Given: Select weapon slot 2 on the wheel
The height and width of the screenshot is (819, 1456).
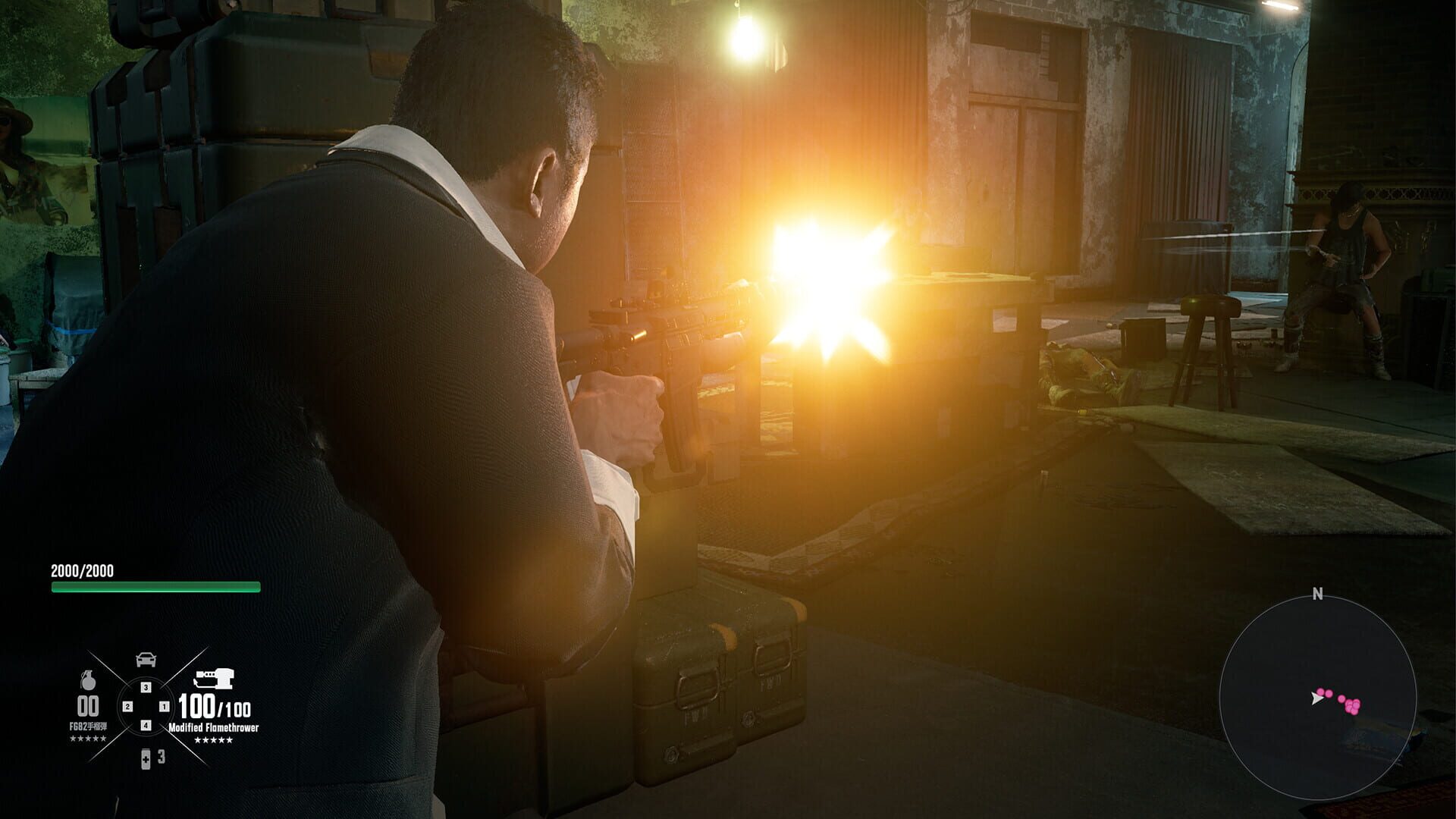Looking at the screenshot, I should 128,707.
